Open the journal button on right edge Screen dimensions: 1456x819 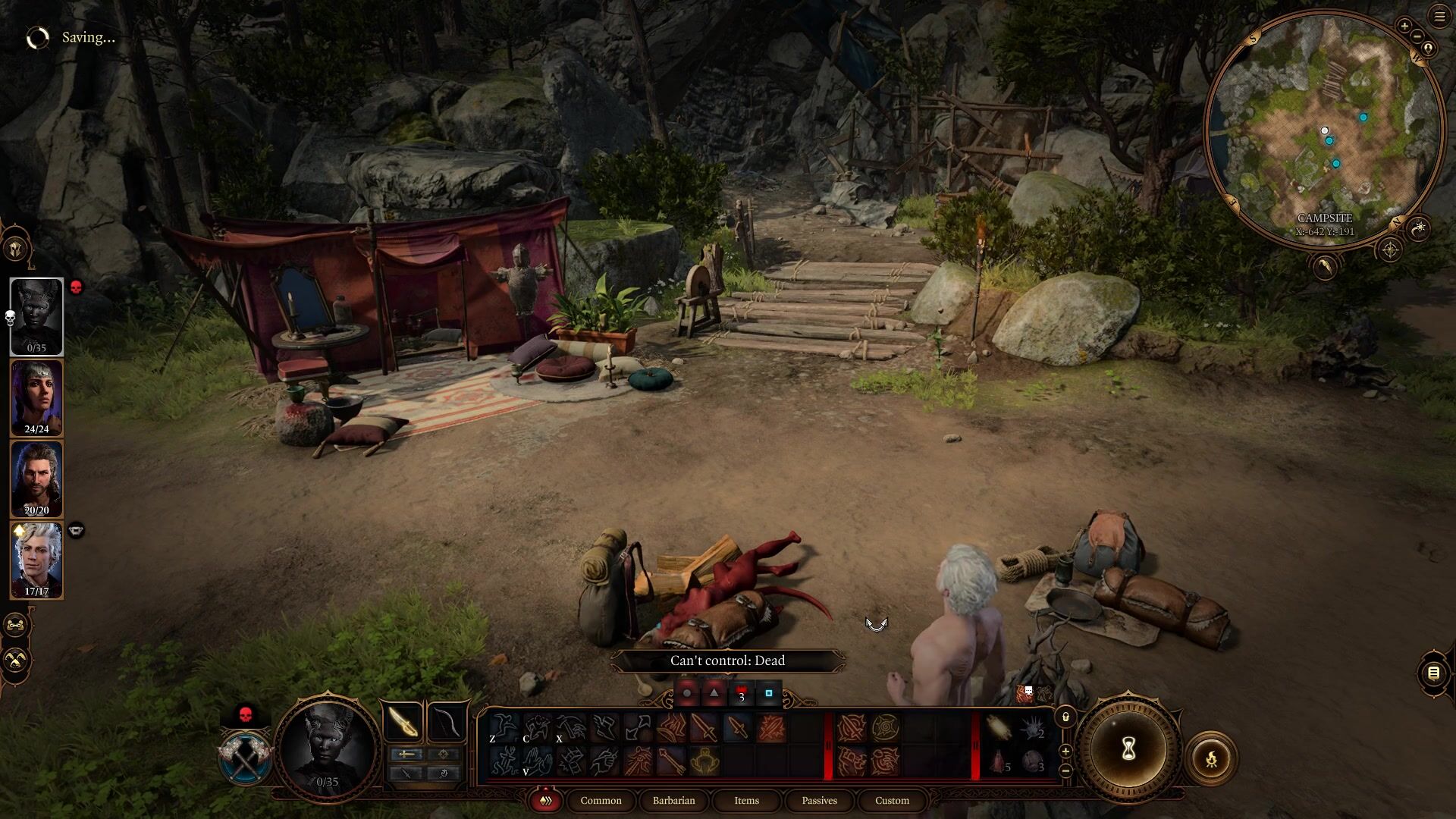[x=1433, y=673]
